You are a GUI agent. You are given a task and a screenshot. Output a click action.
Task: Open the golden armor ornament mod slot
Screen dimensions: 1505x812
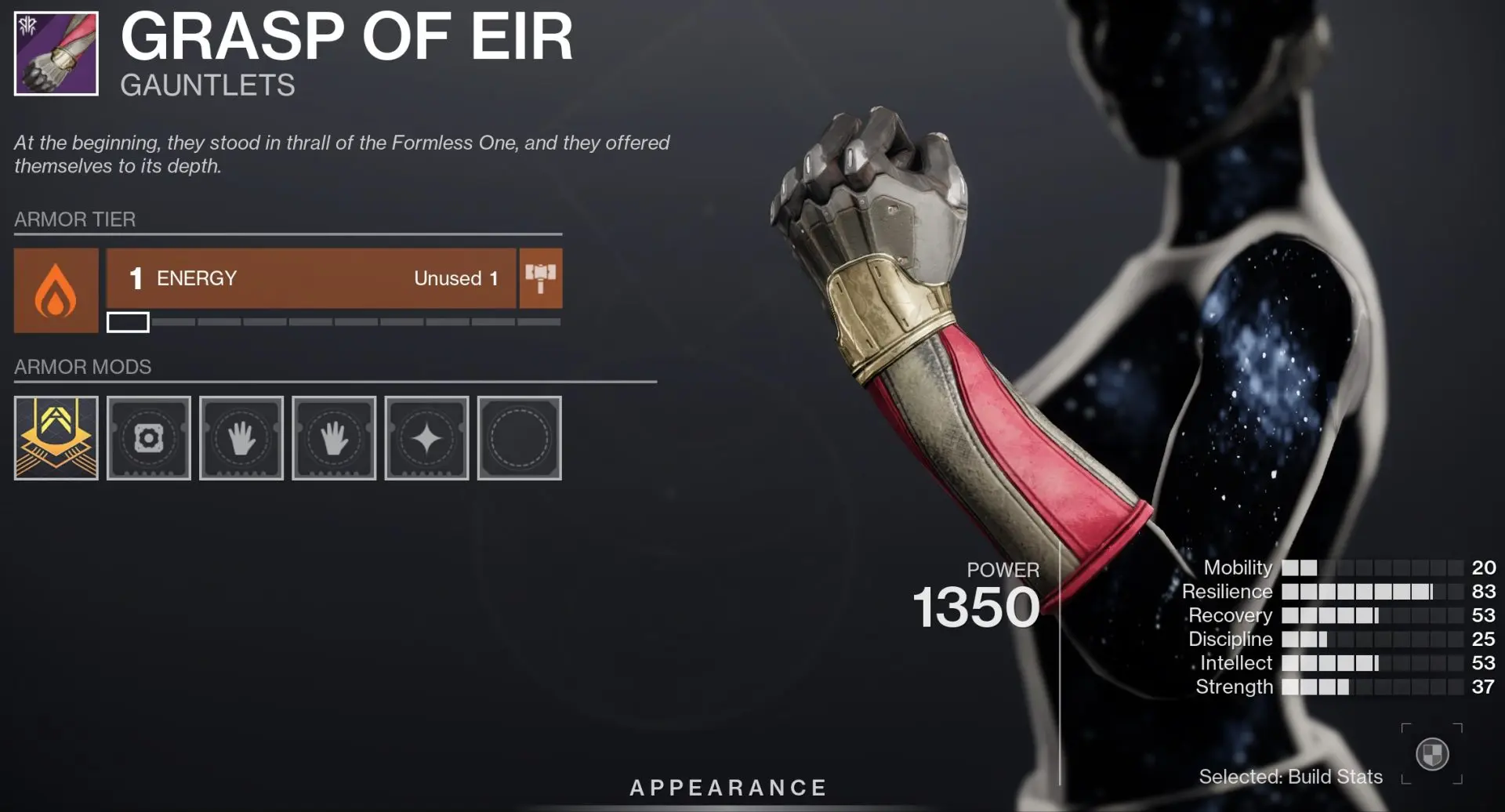coord(55,438)
